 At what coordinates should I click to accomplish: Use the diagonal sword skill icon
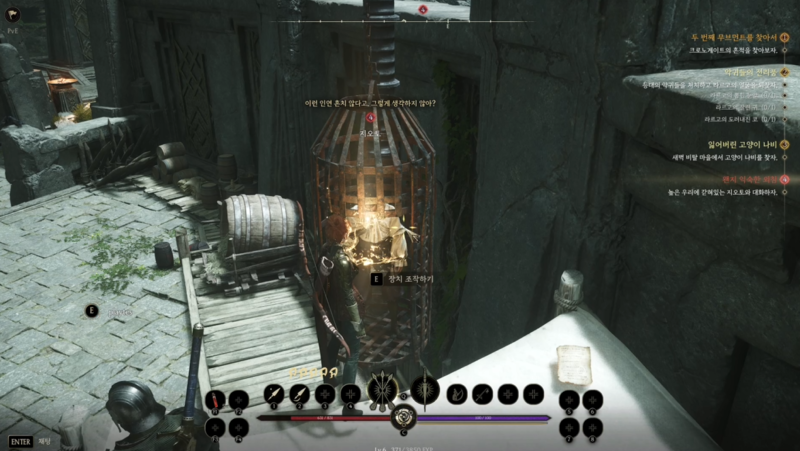pos(483,394)
